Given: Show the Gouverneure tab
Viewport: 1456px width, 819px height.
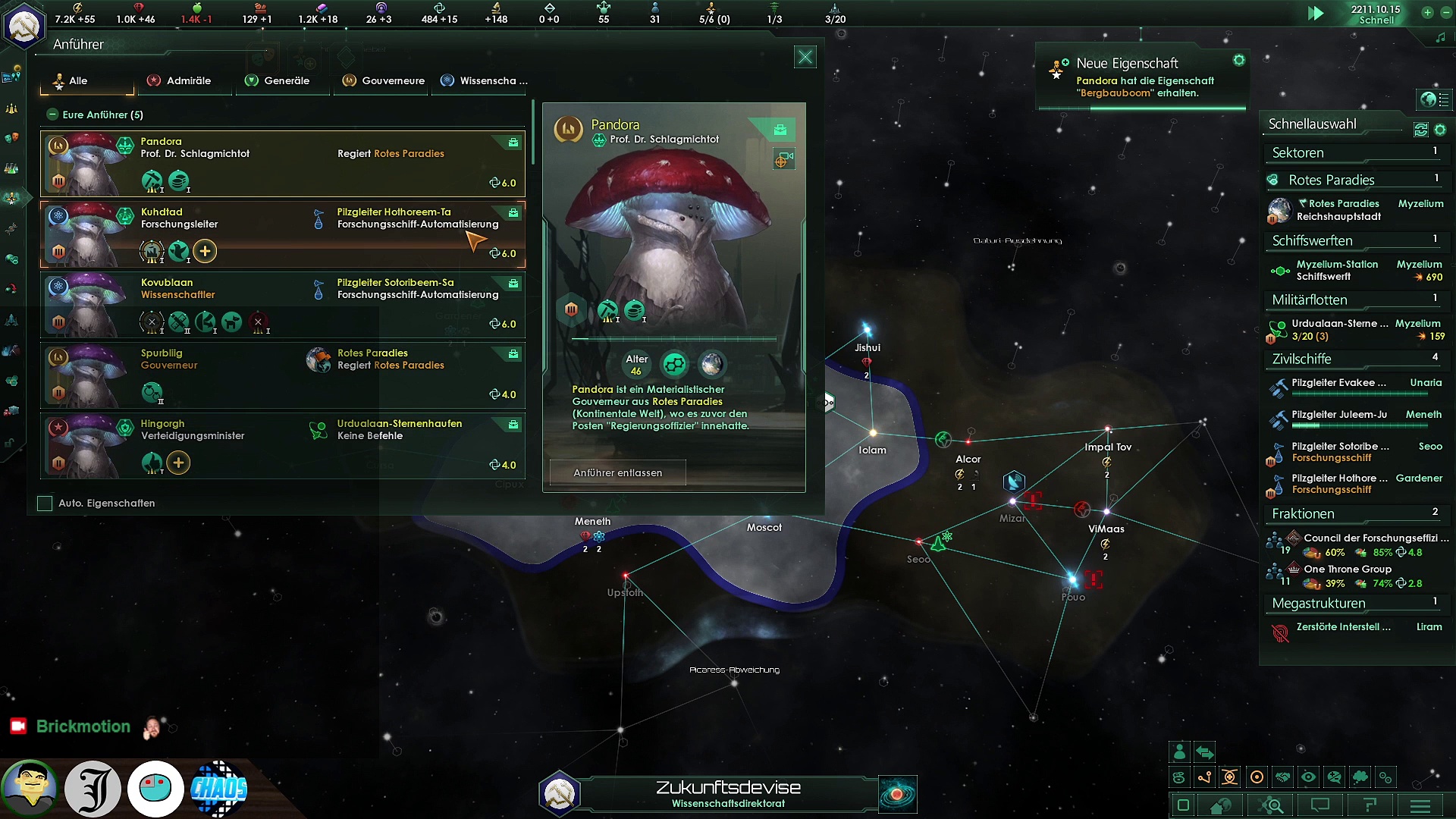Looking at the screenshot, I should 384,80.
